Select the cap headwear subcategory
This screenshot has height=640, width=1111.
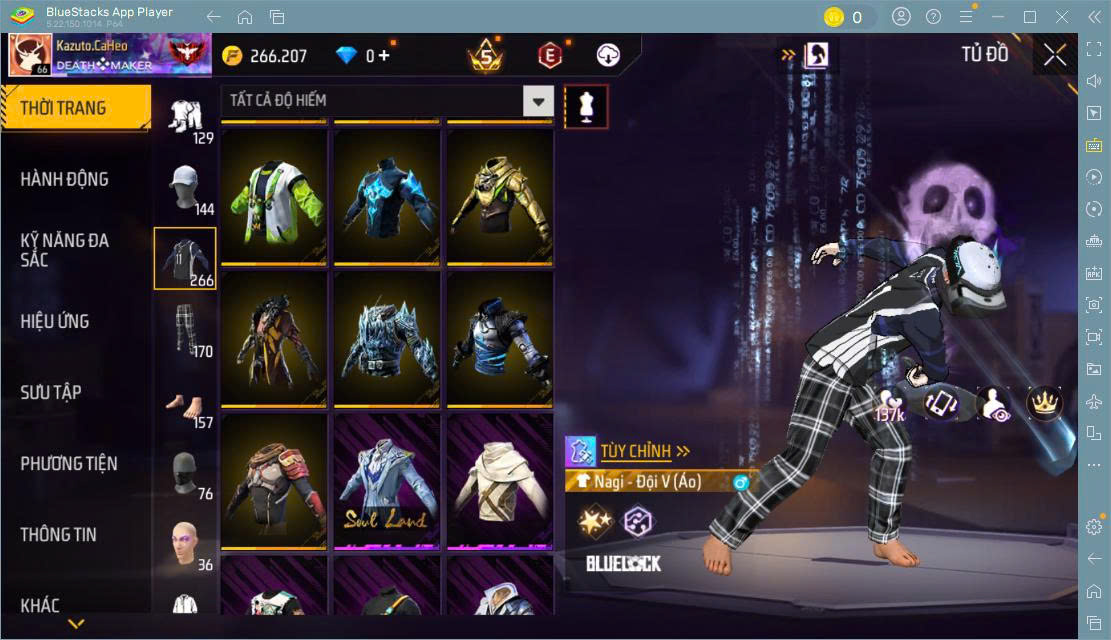[185, 187]
